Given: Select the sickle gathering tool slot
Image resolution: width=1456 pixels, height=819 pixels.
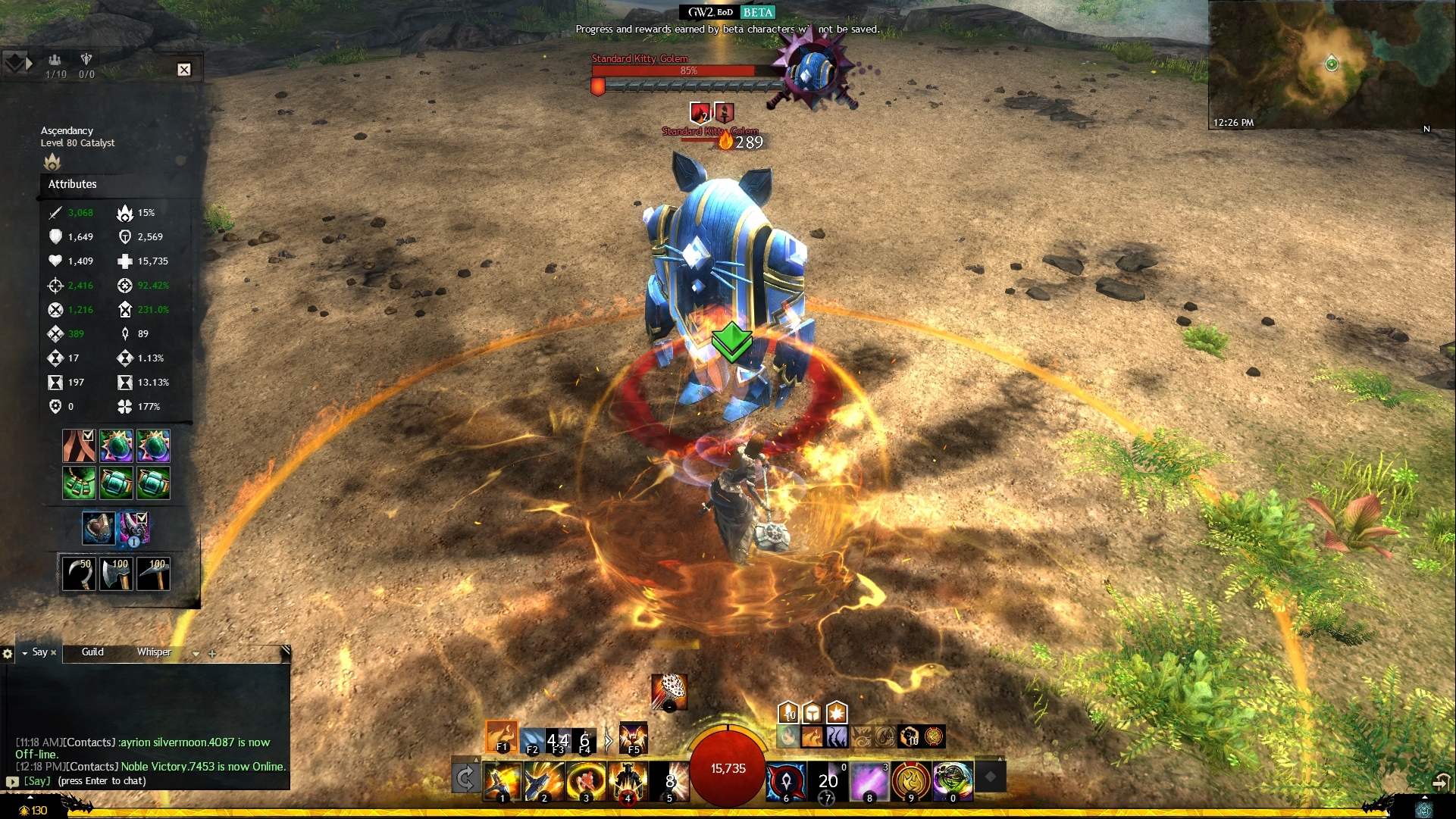Looking at the screenshot, I should [x=79, y=574].
